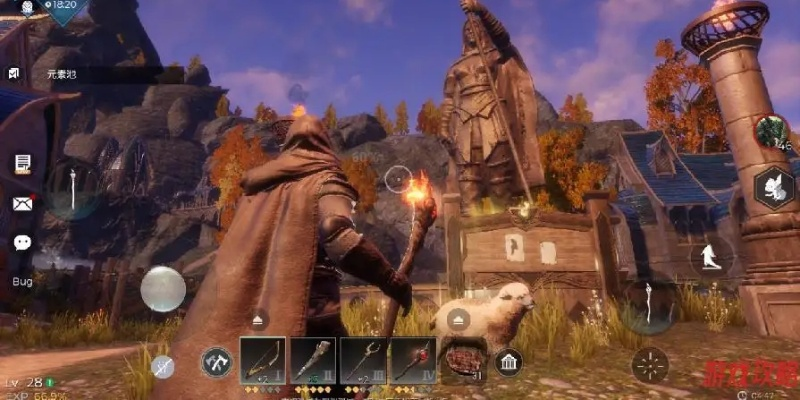Activate the crosshair aim button
The width and height of the screenshot is (800, 400).
click(651, 364)
